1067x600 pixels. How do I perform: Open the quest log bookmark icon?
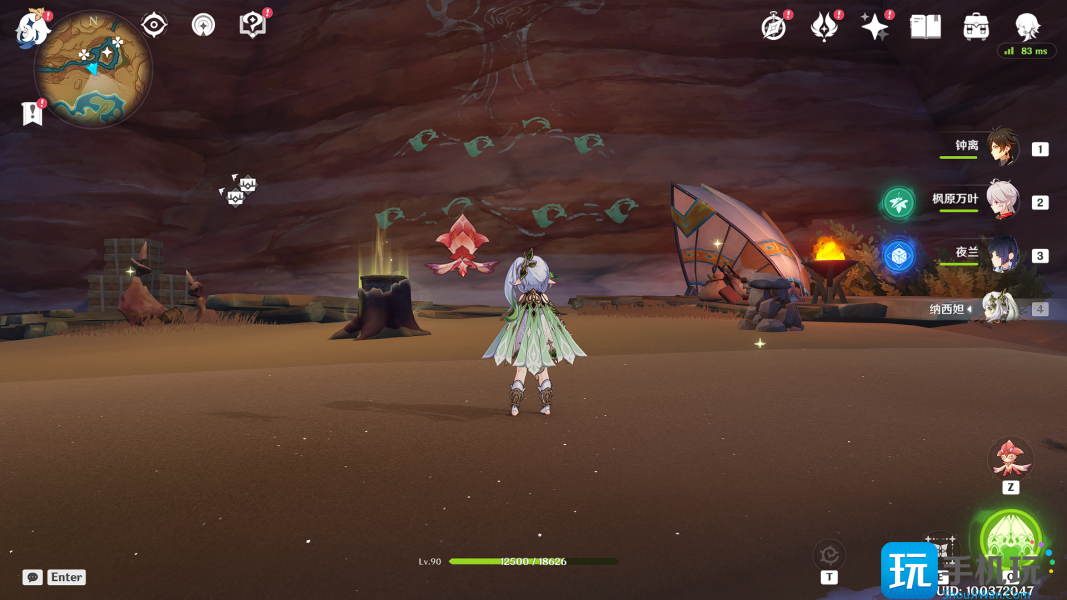[32, 114]
